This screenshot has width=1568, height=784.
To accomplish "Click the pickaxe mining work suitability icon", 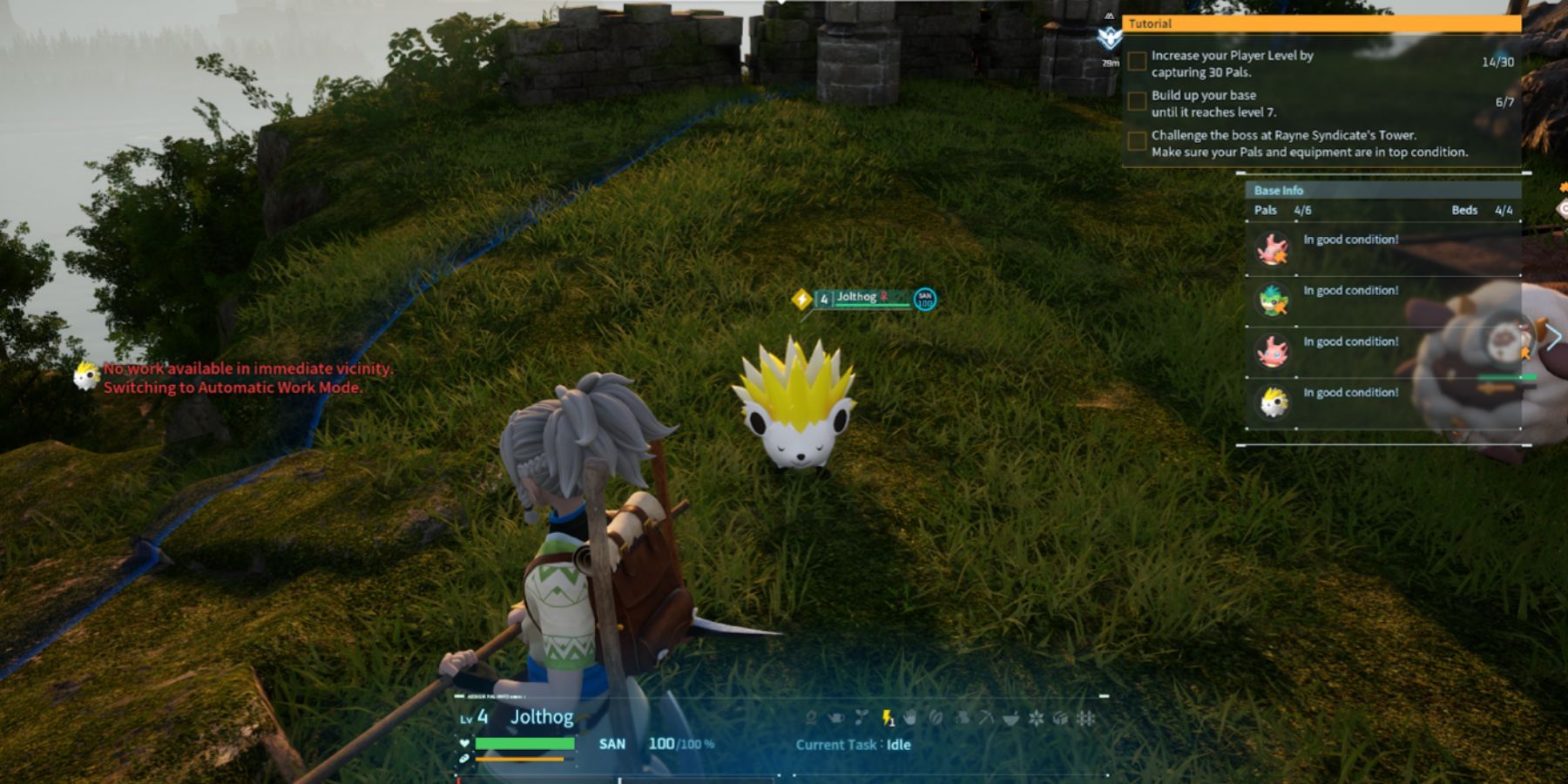I will coord(986,718).
